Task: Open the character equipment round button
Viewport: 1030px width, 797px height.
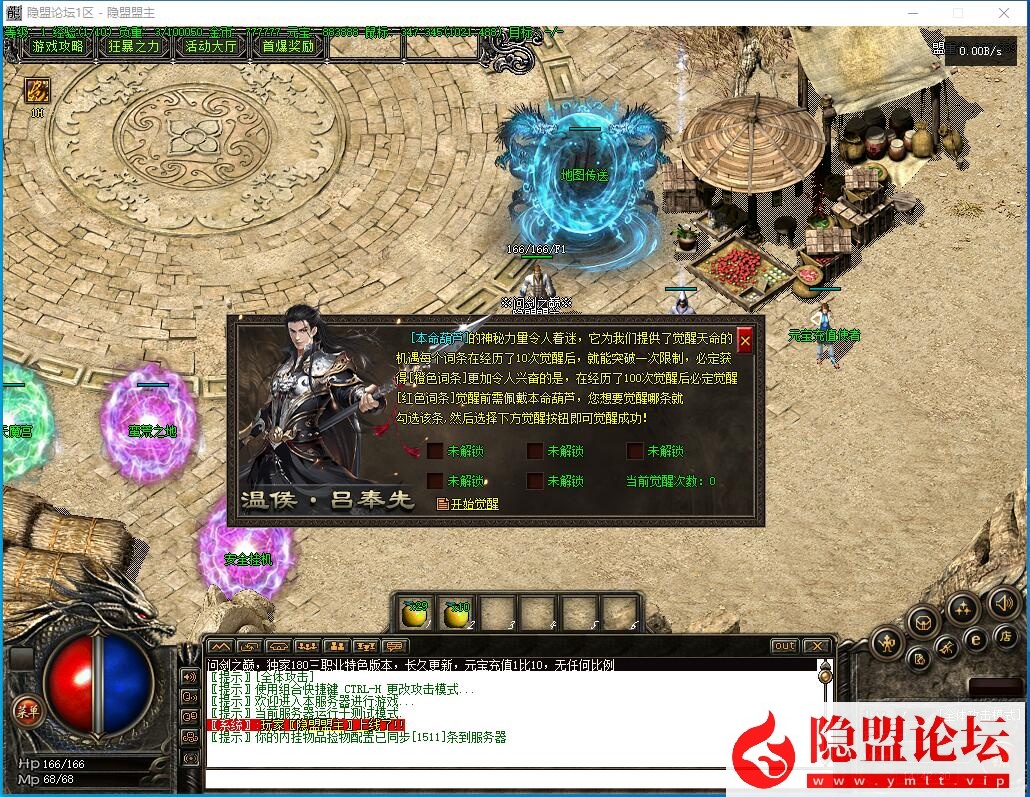Action: pos(887,643)
